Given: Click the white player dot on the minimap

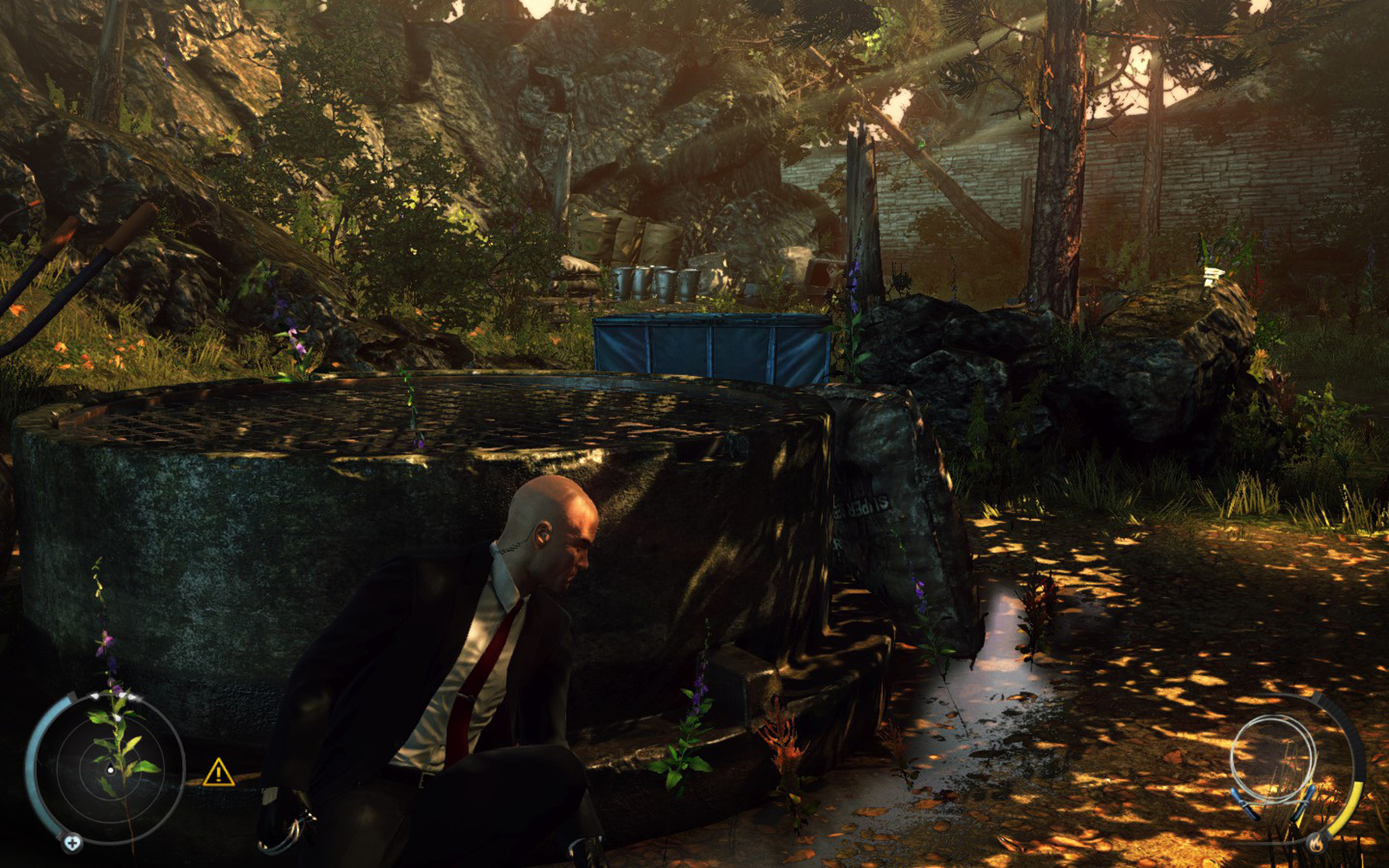Looking at the screenshot, I should click(110, 770).
